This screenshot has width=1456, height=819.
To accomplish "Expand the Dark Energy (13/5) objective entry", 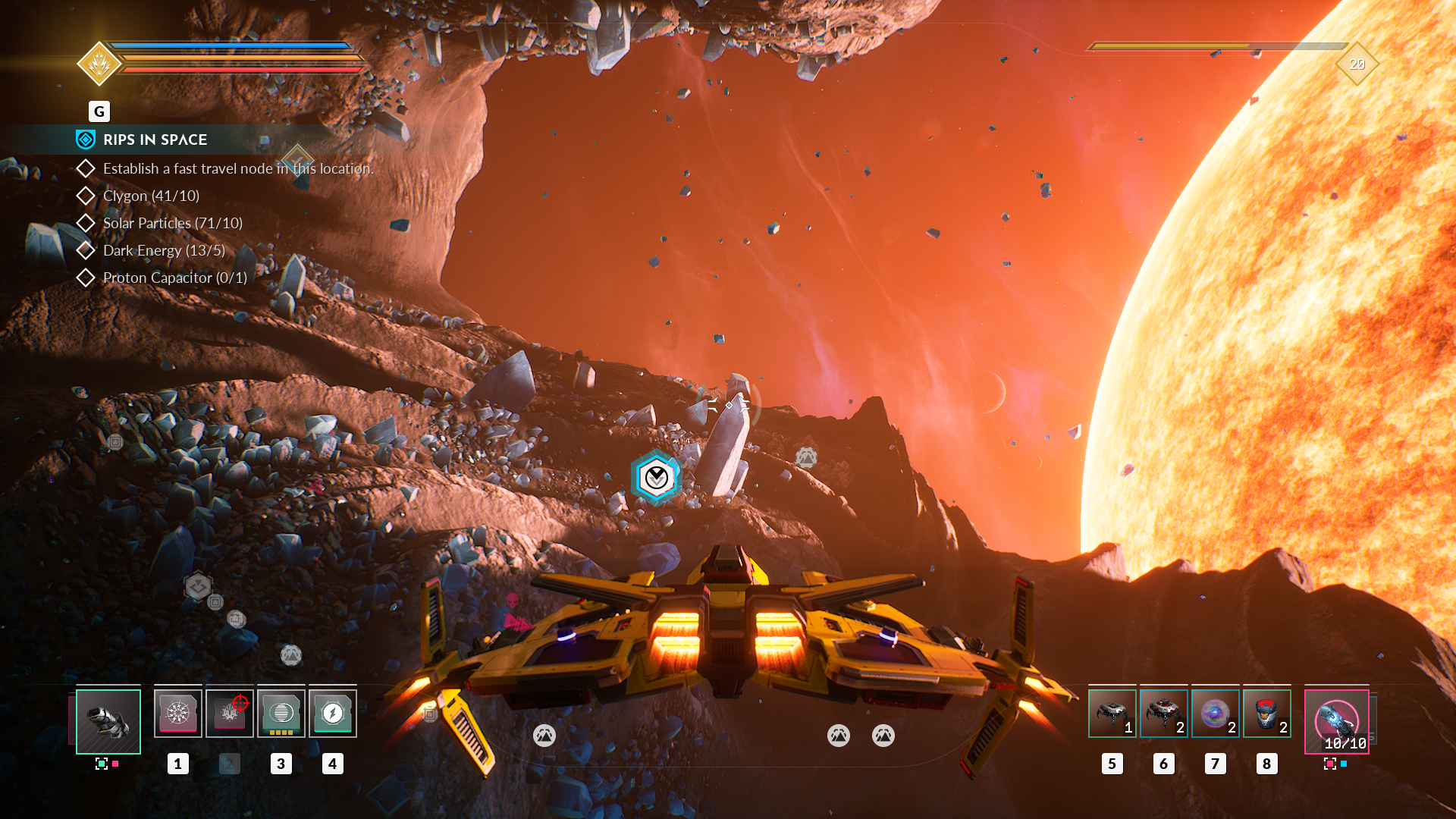I will [163, 250].
